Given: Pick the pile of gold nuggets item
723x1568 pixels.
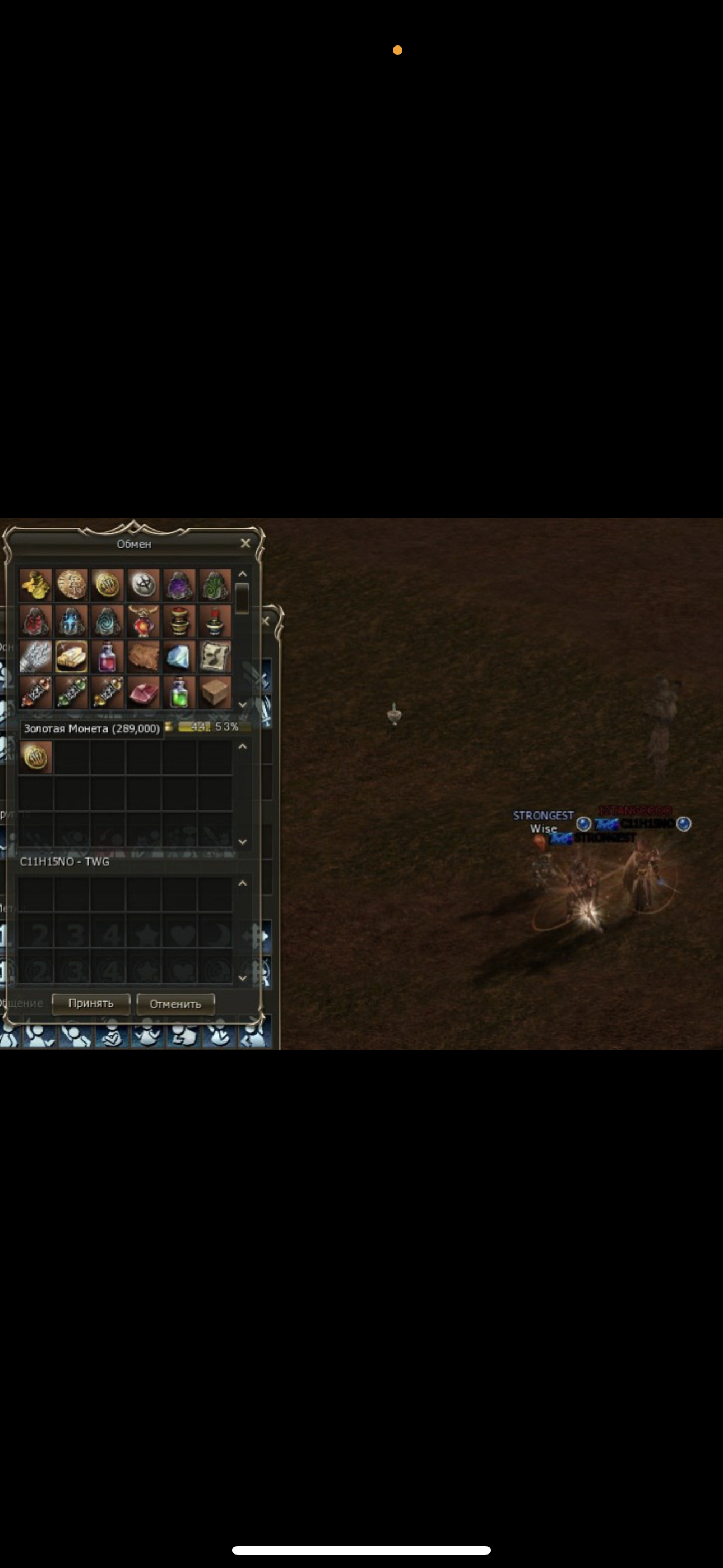Looking at the screenshot, I should 35,585.
